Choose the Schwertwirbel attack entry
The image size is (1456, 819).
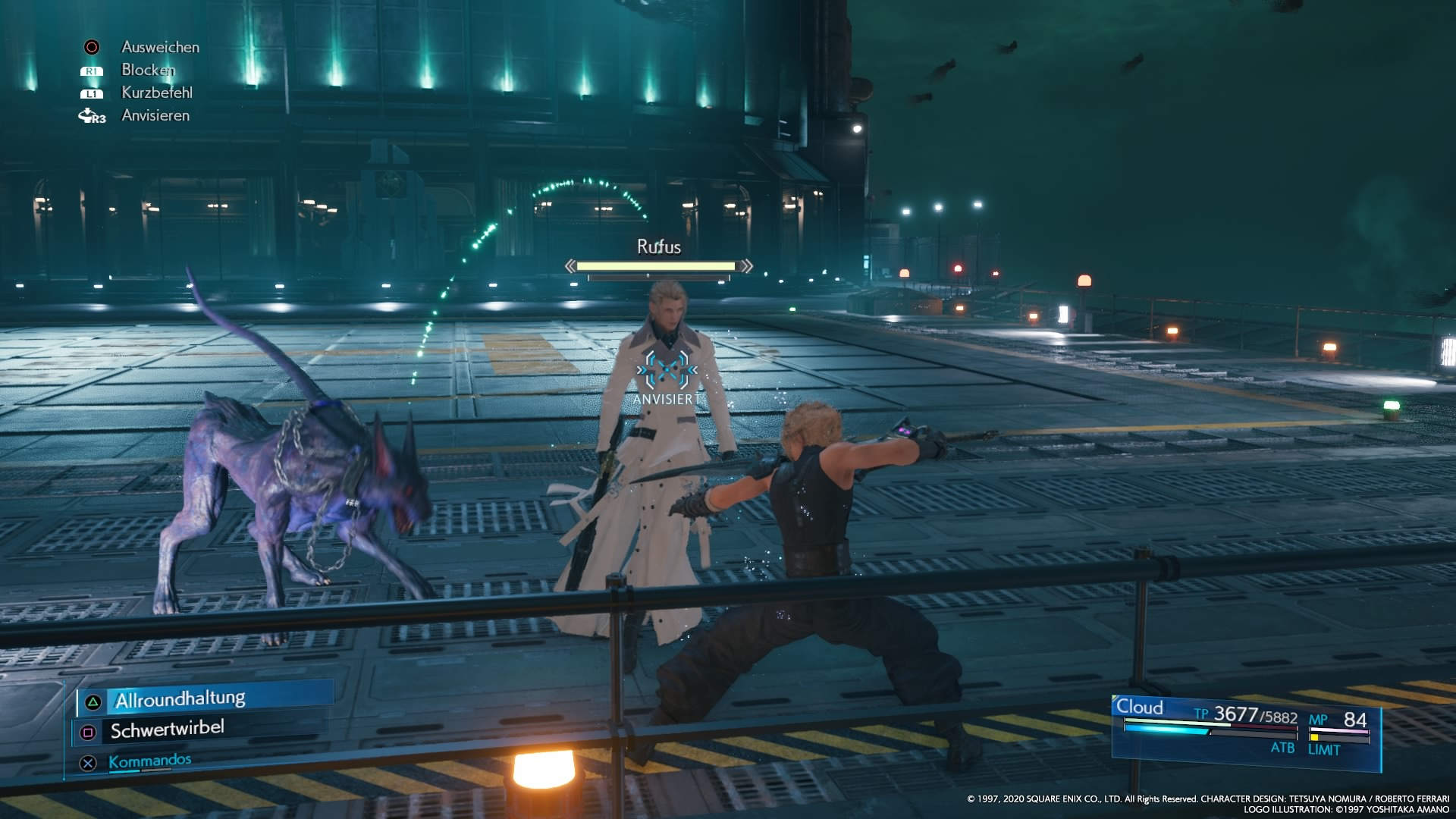click(167, 730)
